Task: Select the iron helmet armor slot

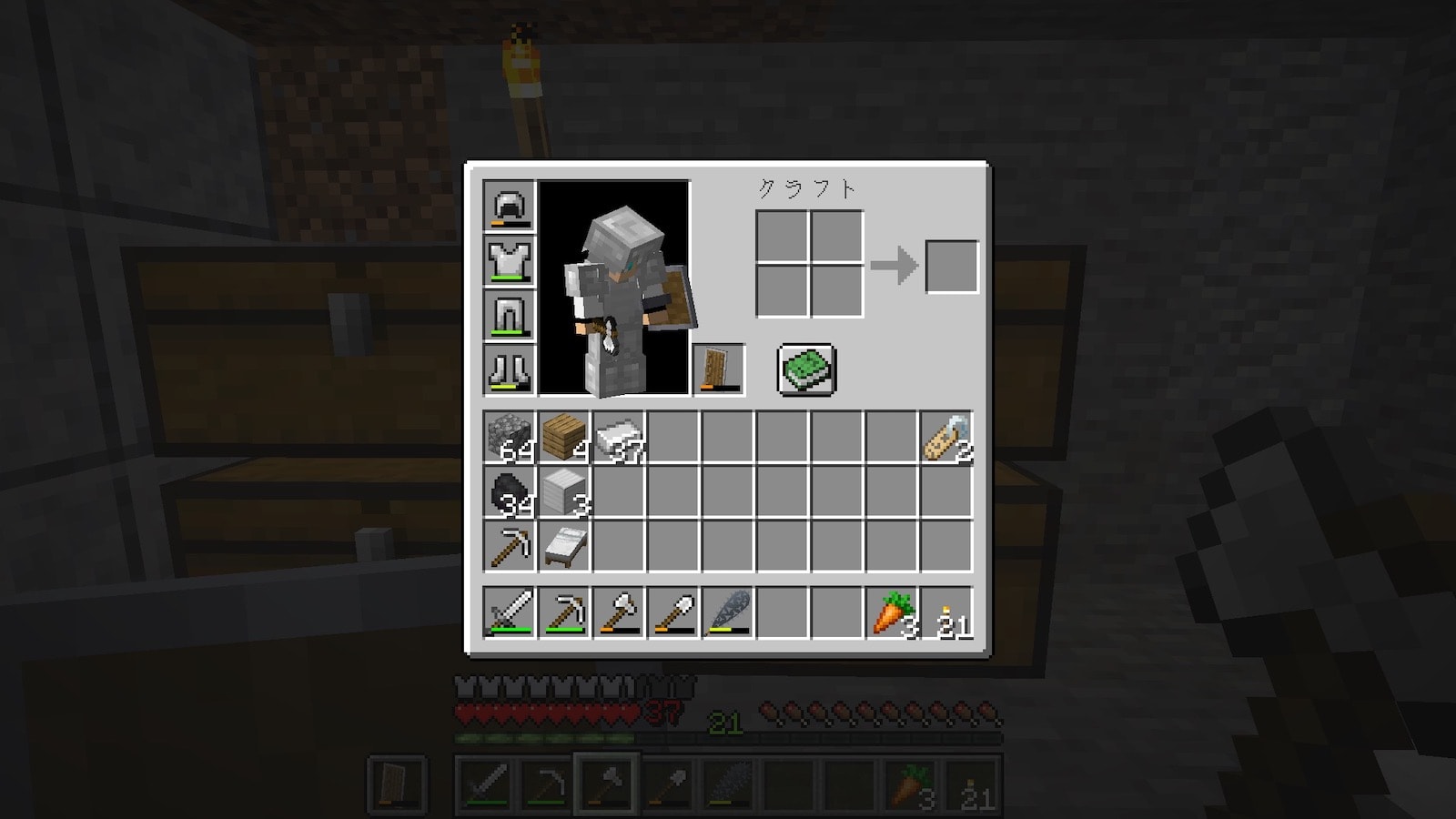Action: pos(510,206)
